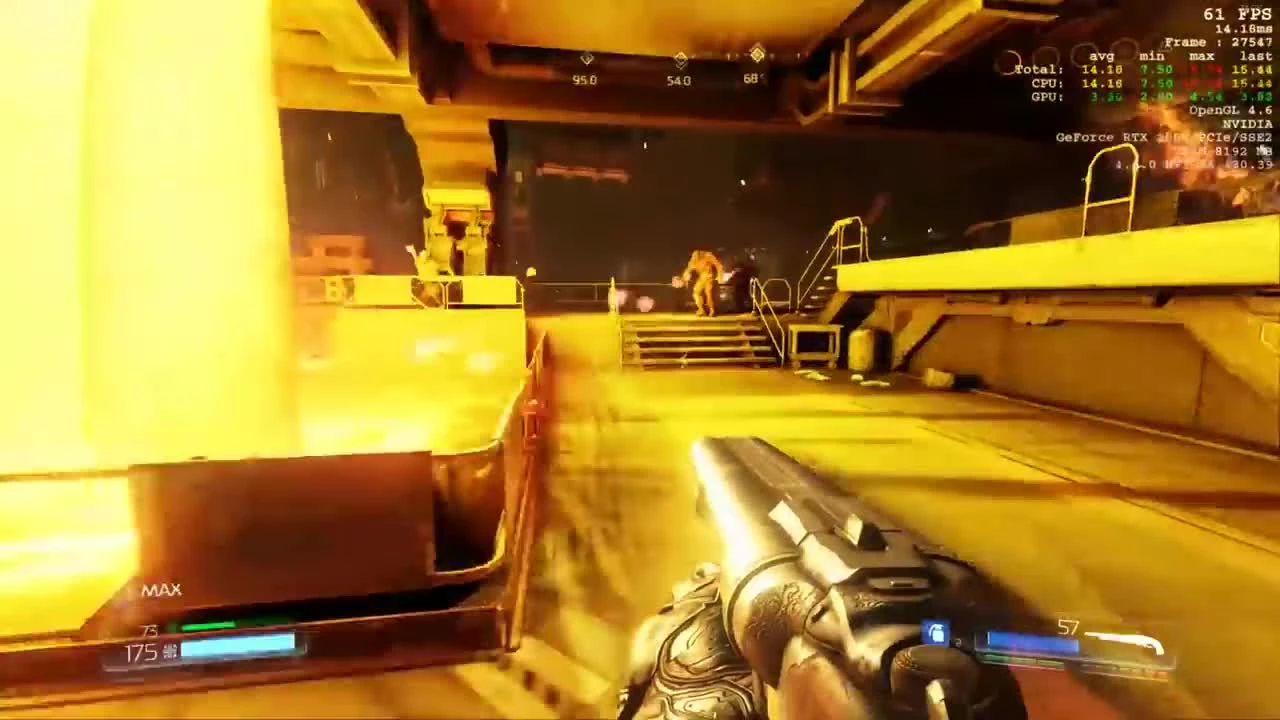
Task: Click the 95 heading on the compass
Action: [x=584, y=80]
